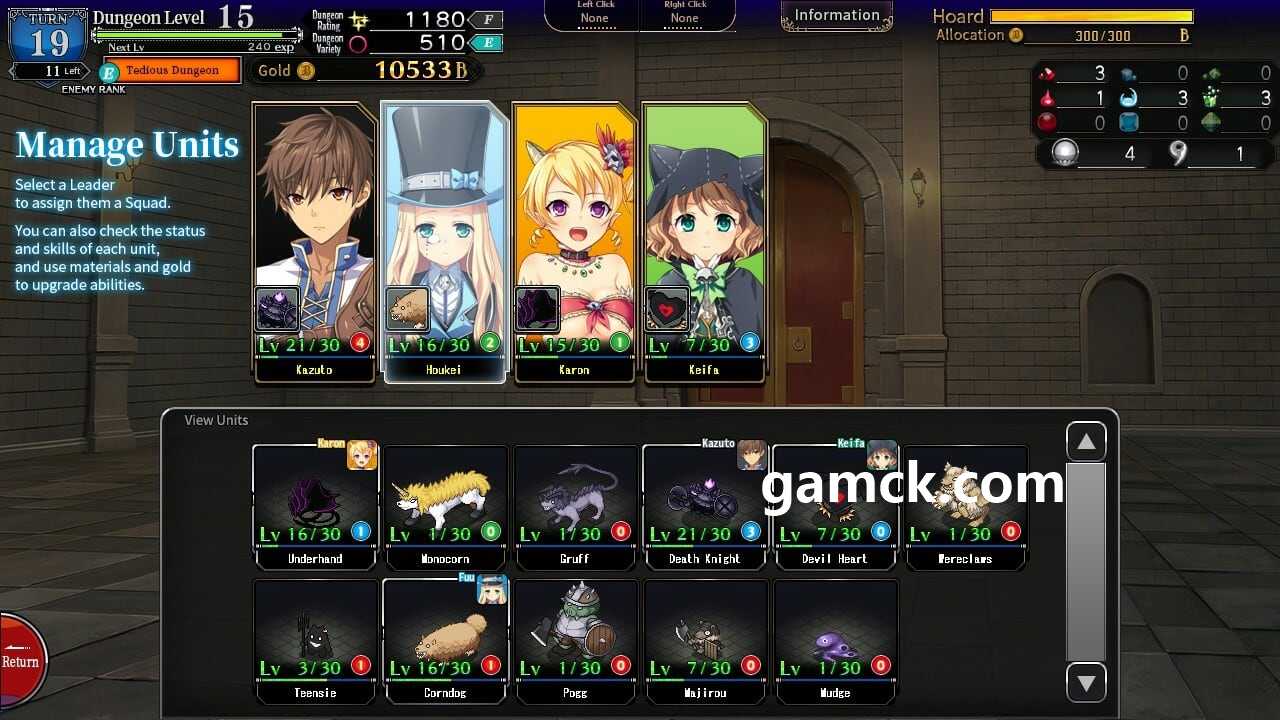Select the Keifa leader card

pos(704,240)
